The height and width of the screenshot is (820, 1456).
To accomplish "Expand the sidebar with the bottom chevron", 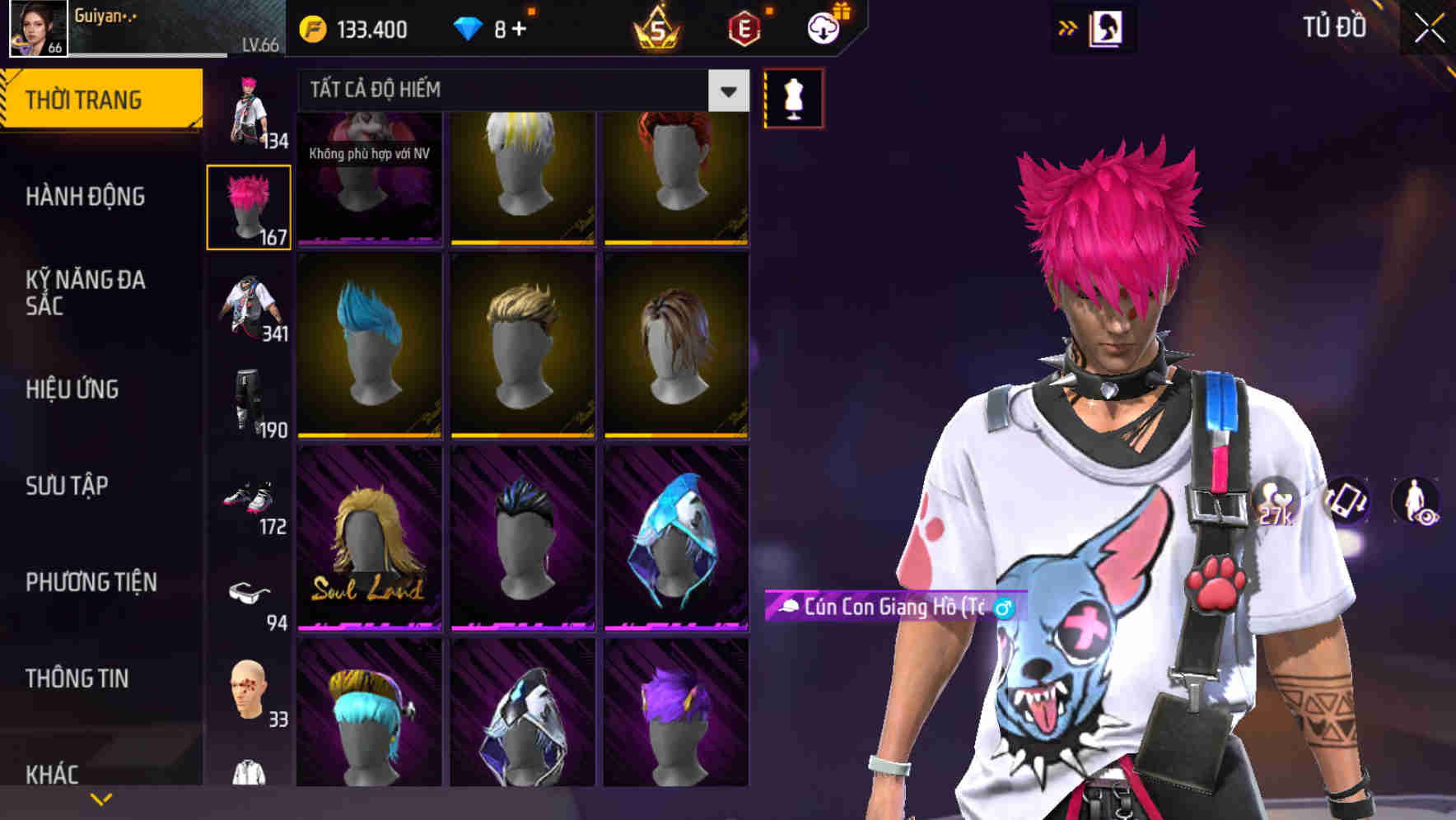I will coord(101,797).
